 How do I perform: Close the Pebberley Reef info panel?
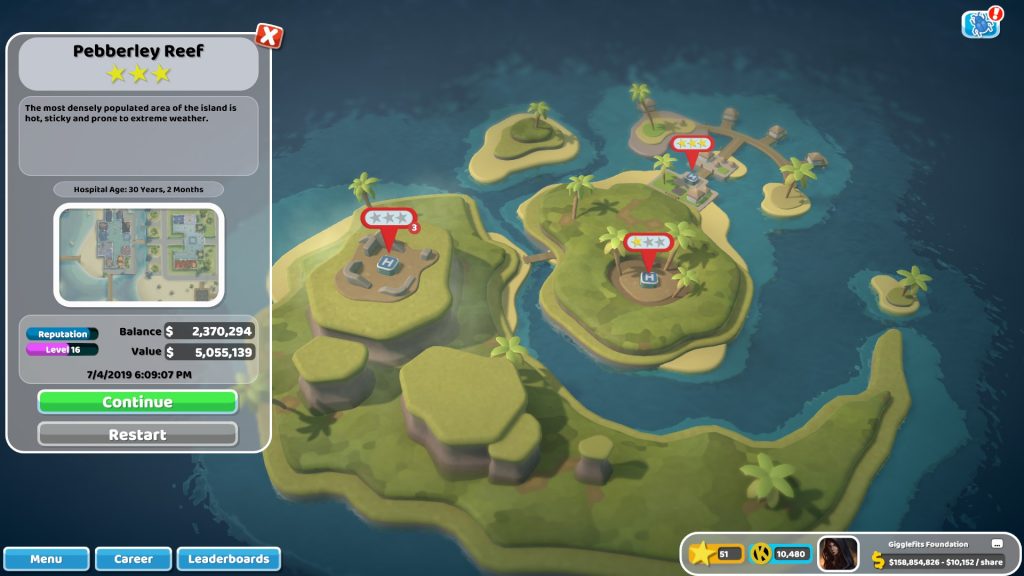(268, 36)
